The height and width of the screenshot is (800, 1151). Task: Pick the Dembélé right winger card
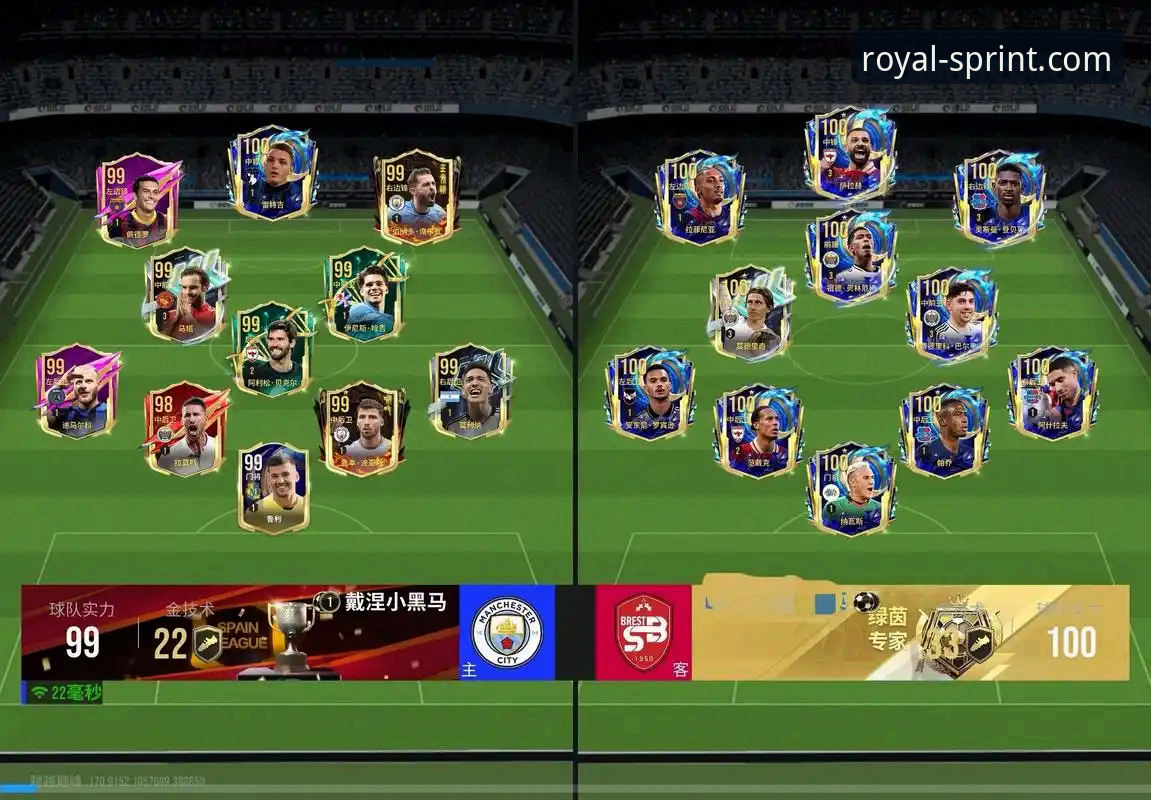(999, 197)
